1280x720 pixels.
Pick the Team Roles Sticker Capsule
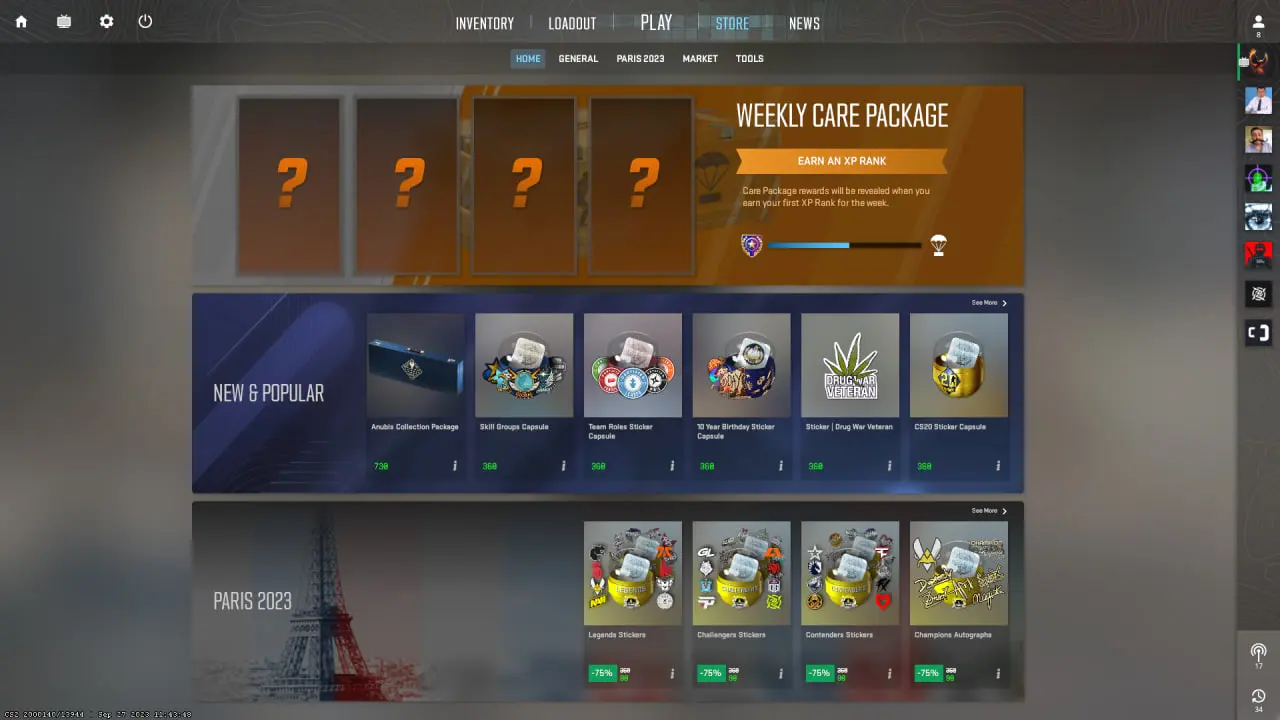tap(633, 365)
